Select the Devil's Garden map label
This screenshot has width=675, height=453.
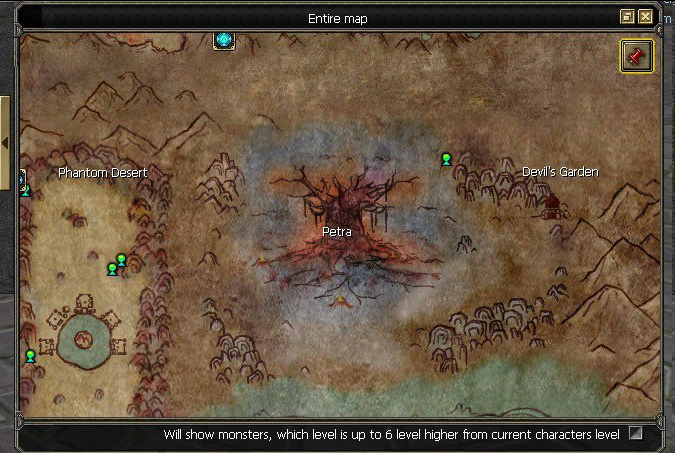(560, 172)
